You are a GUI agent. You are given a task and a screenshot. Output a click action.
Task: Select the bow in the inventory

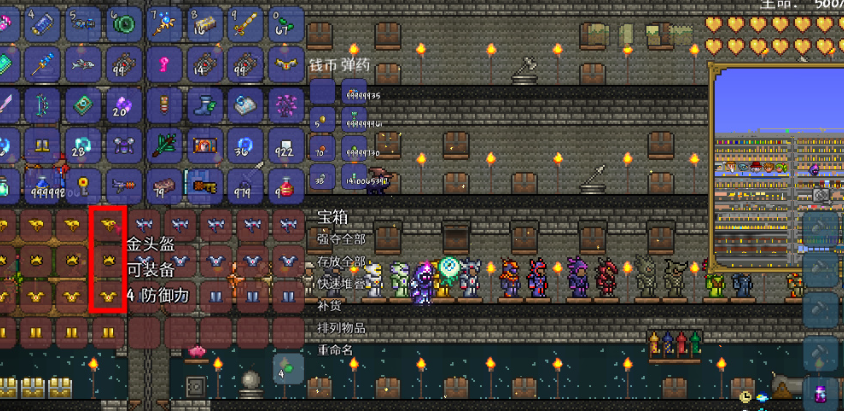tap(44, 105)
